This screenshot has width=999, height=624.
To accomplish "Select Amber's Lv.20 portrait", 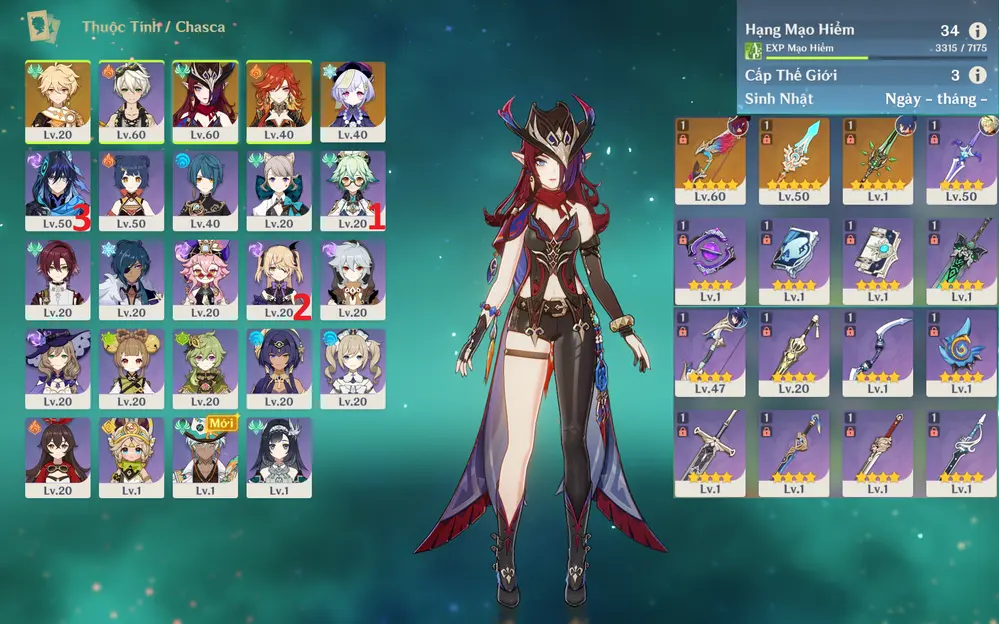I will (x=58, y=457).
